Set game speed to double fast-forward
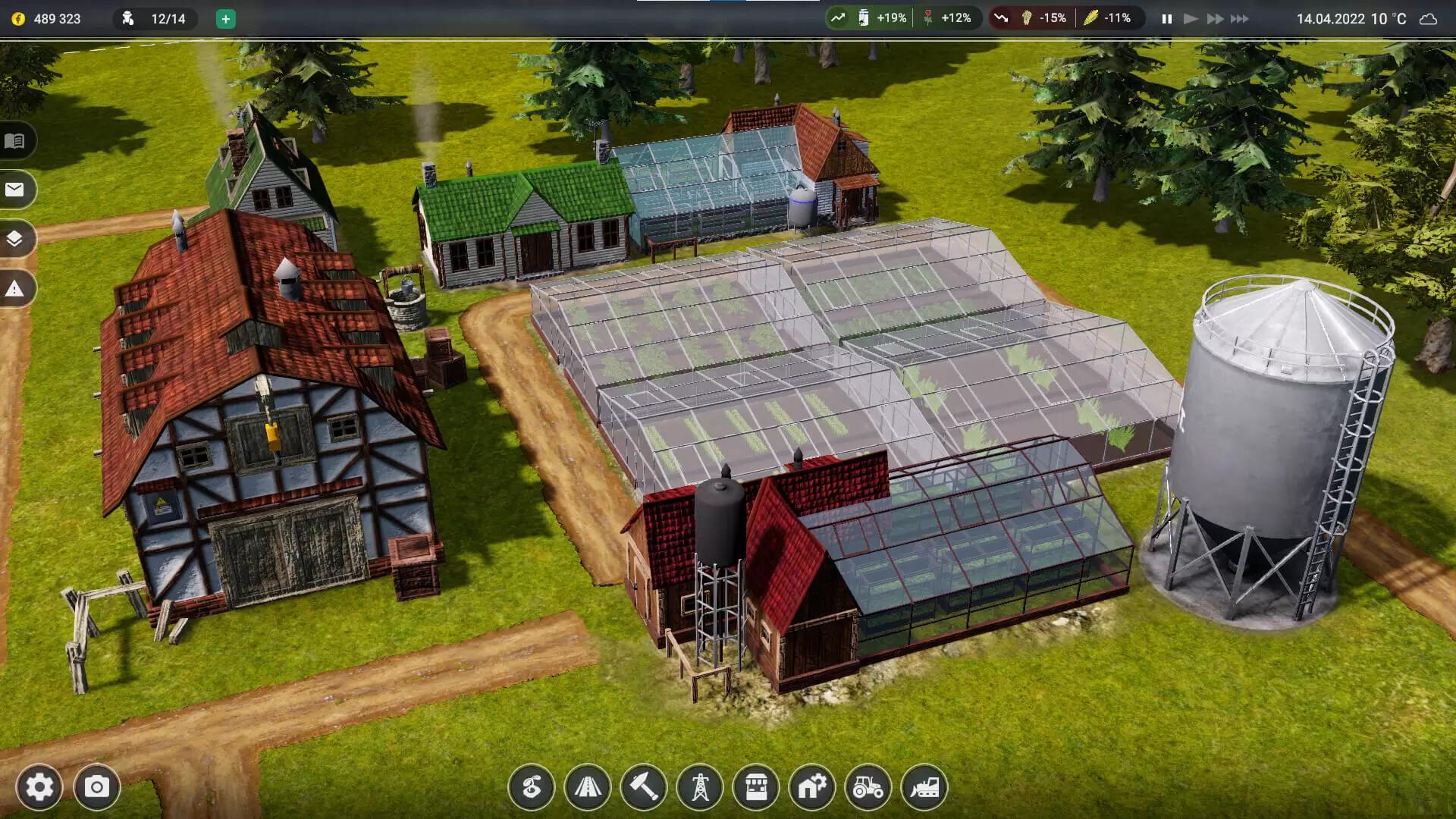 point(1215,19)
